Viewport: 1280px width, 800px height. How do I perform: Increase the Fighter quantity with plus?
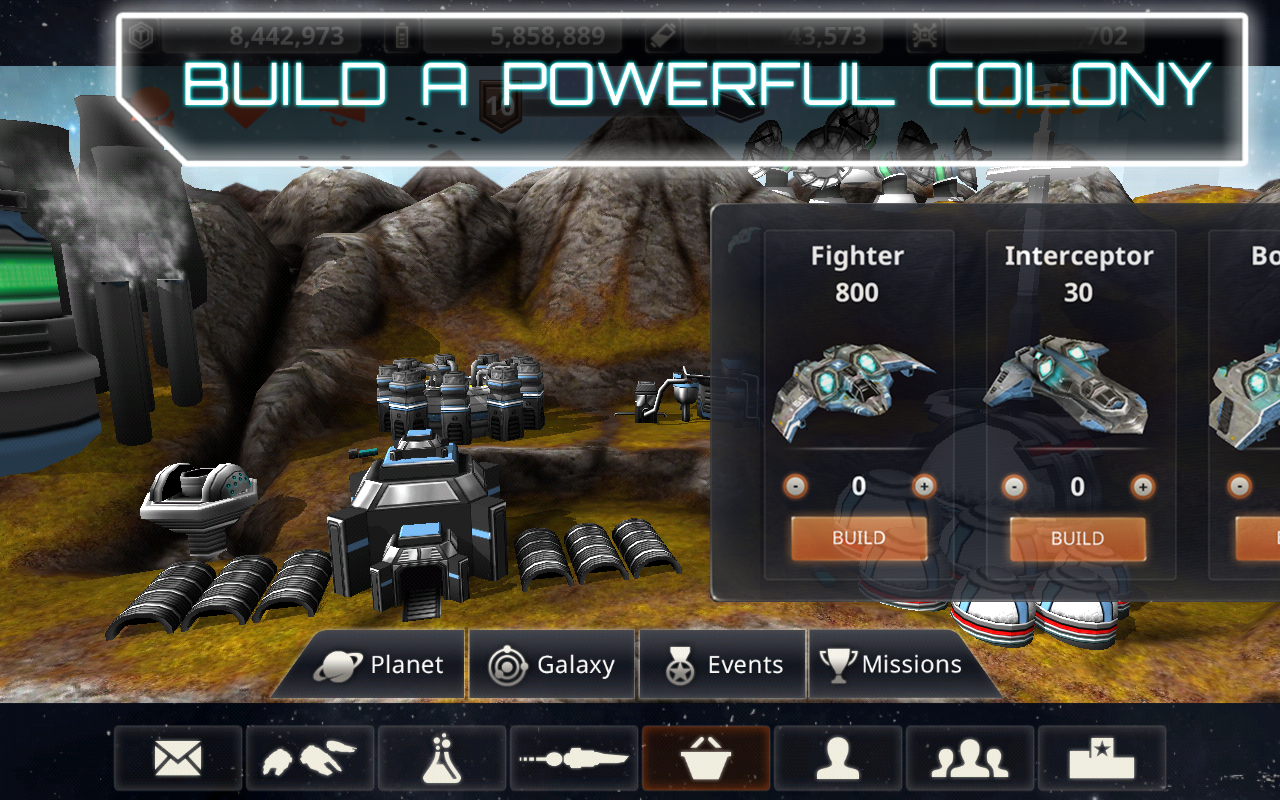click(925, 486)
